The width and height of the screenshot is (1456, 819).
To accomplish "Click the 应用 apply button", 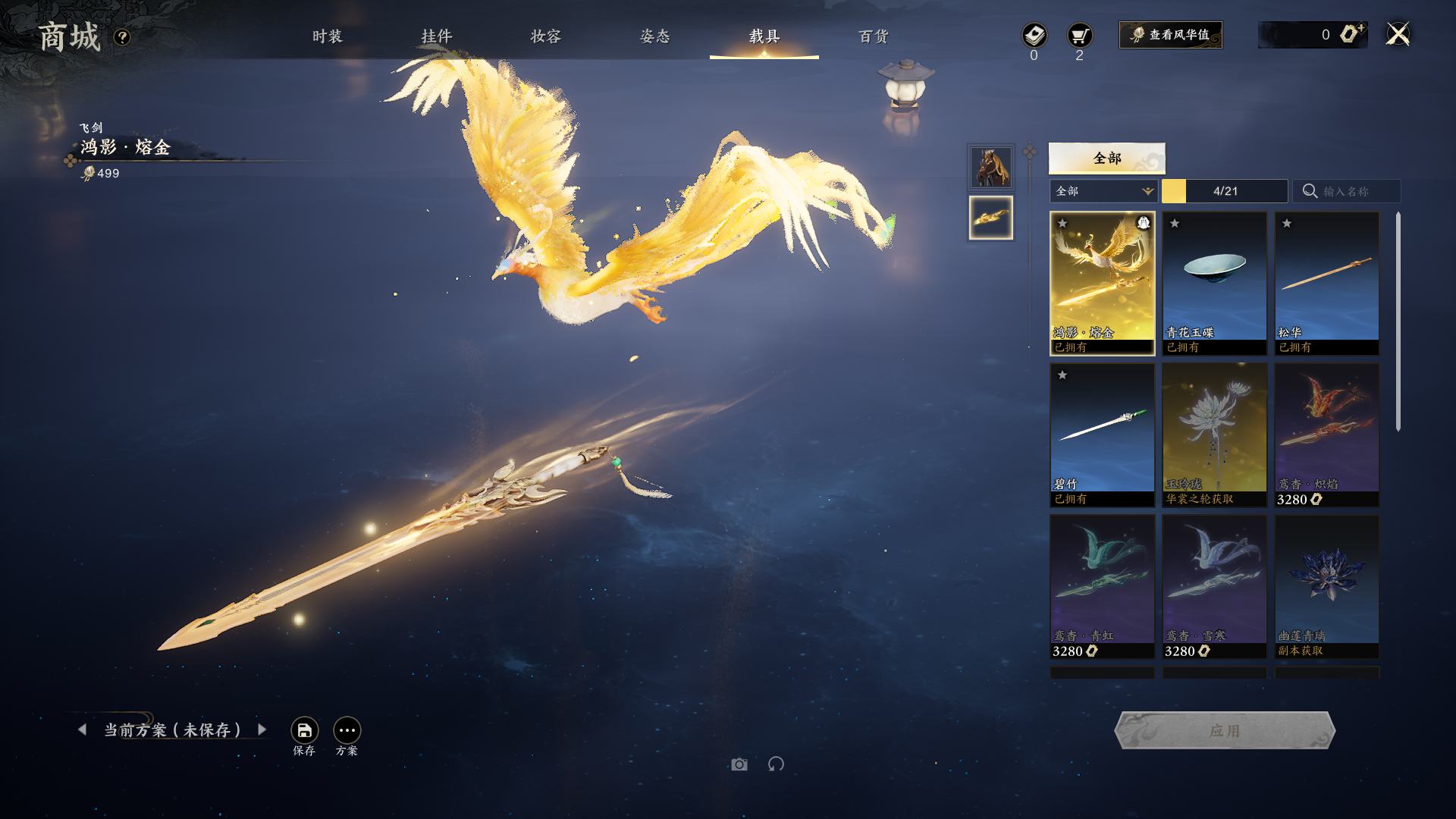I will [1224, 730].
